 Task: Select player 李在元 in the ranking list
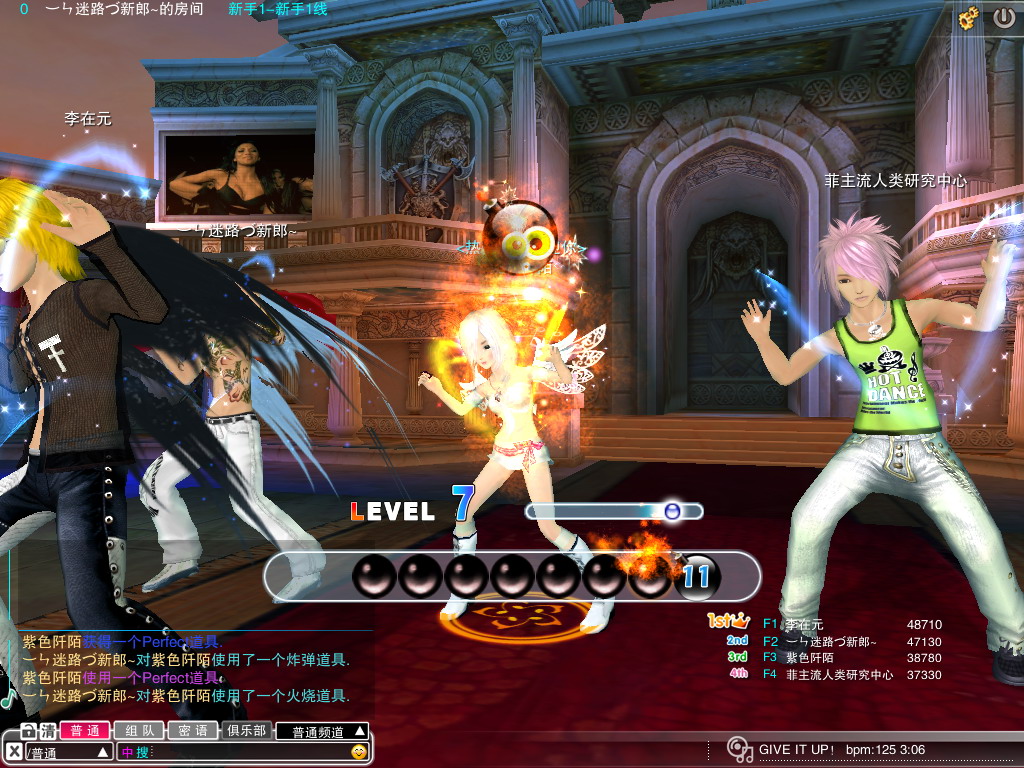pos(805,625)
